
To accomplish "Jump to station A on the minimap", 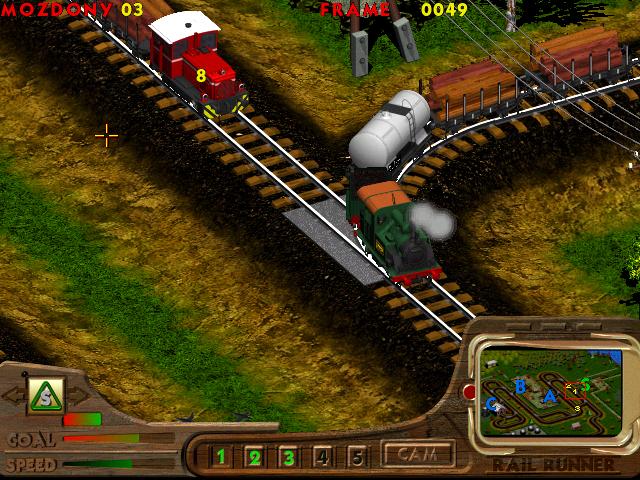I will click(x=549, y=397).
